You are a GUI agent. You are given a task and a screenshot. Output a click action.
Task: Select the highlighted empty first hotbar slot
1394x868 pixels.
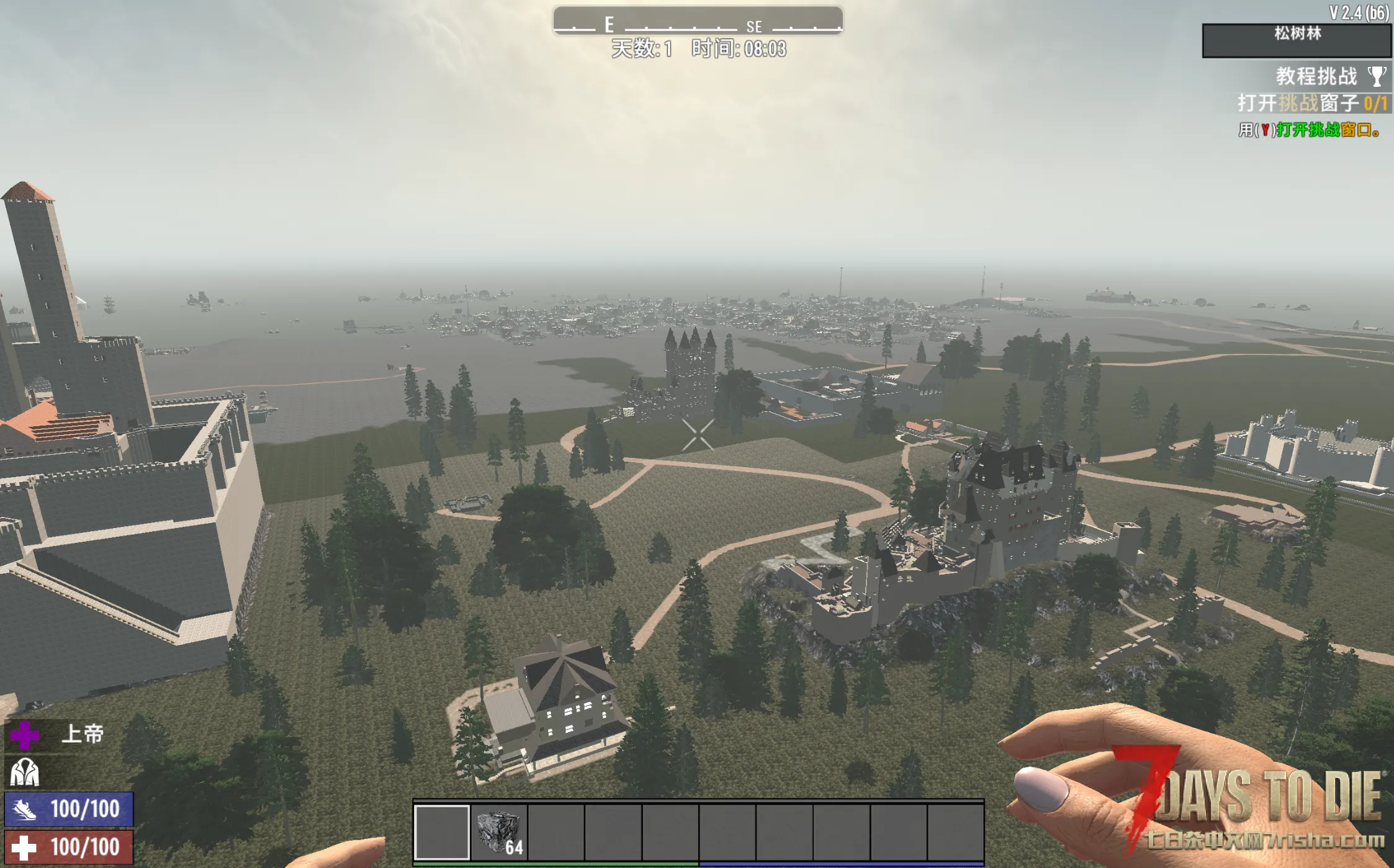pyautogui.click(x=442, y=832)
